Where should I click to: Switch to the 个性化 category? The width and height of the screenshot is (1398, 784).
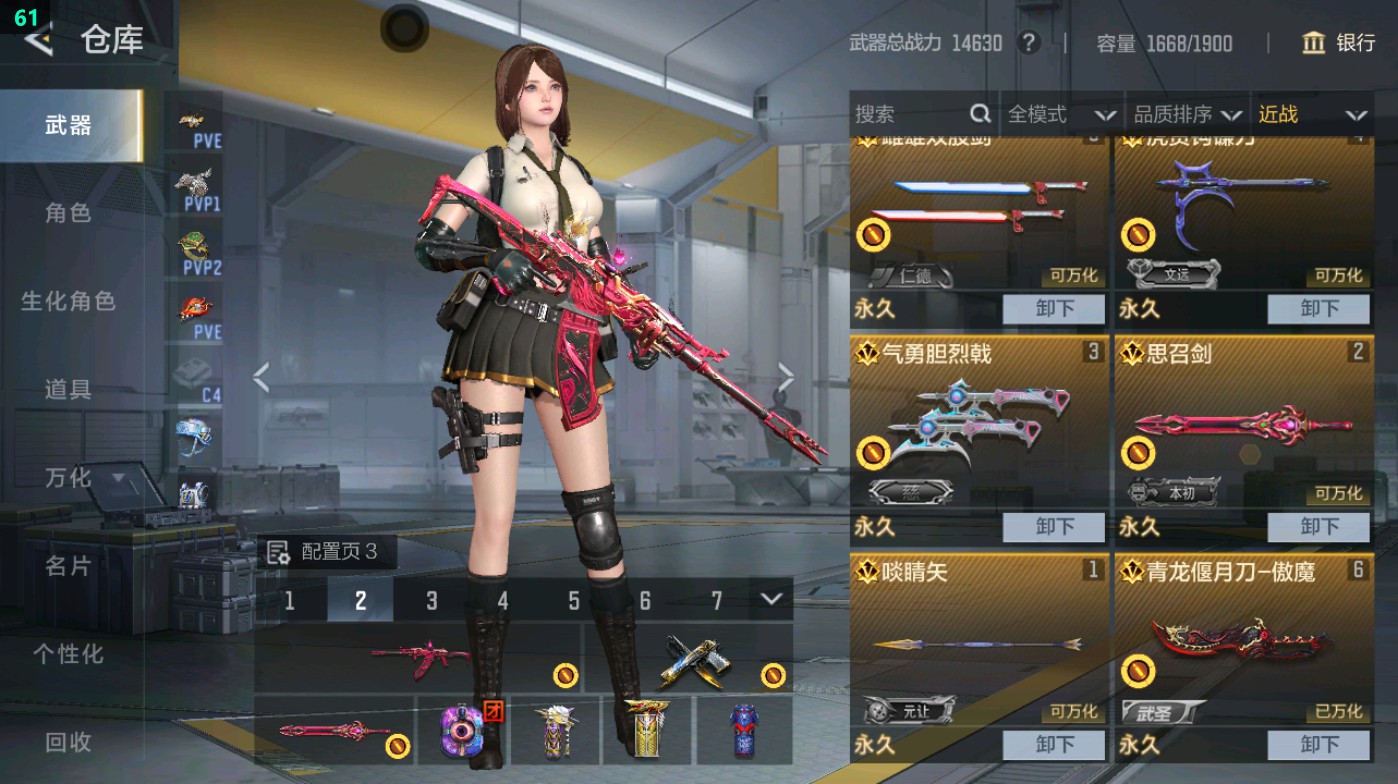[68, 654]
